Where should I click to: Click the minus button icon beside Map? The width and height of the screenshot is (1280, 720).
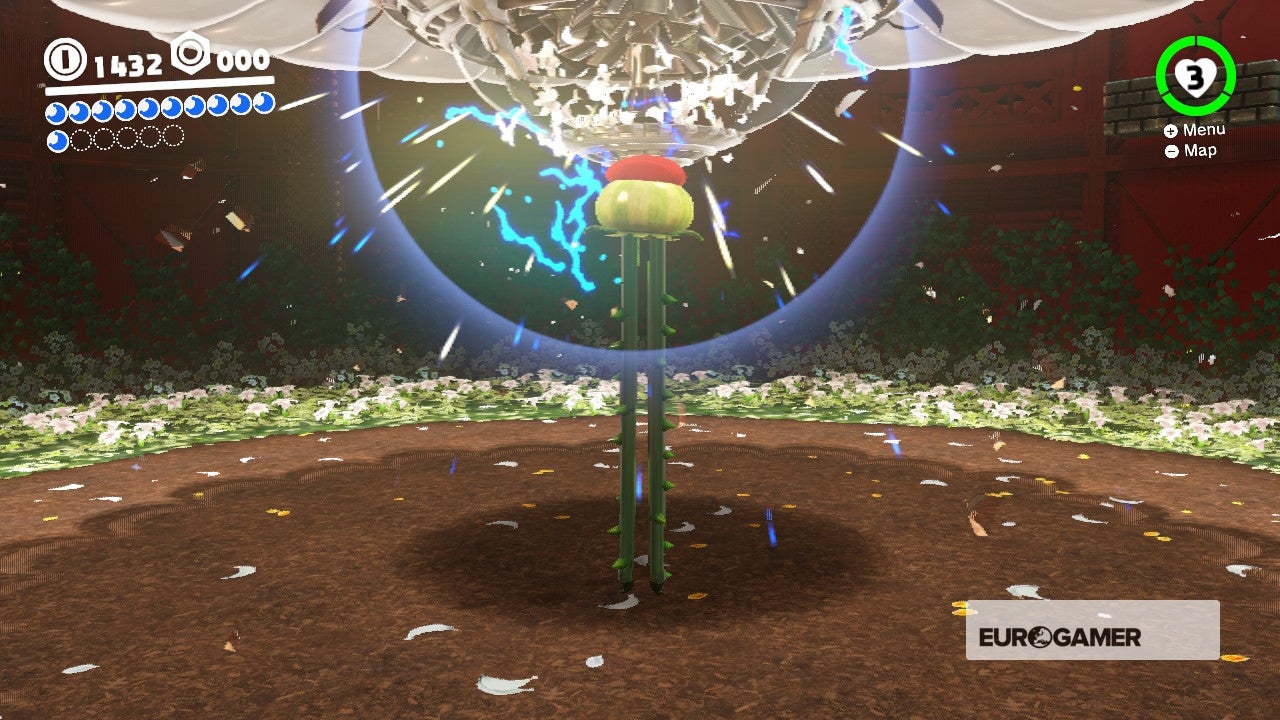click(1172, 150)
